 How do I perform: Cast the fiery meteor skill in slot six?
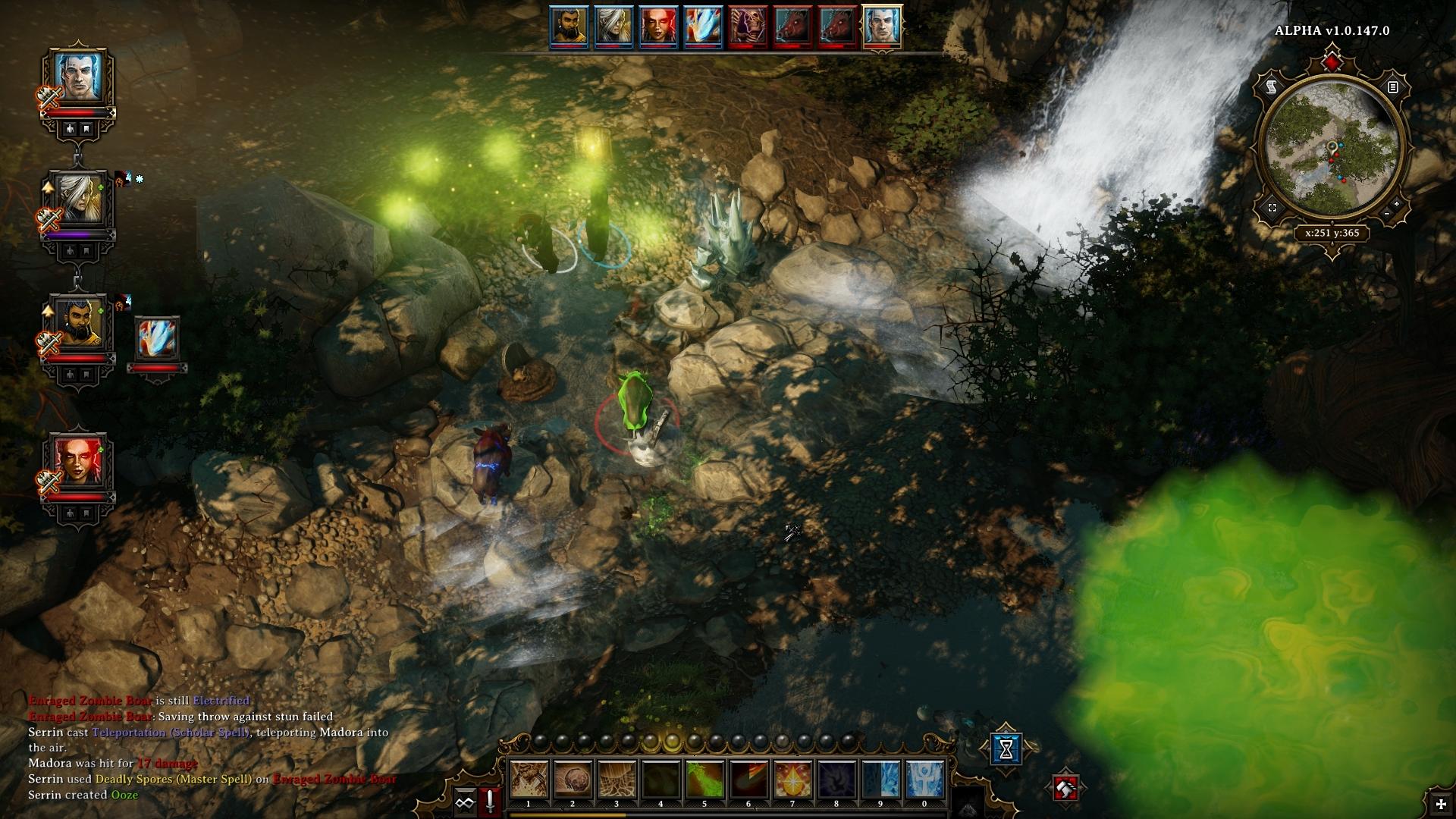coord(748,780)
